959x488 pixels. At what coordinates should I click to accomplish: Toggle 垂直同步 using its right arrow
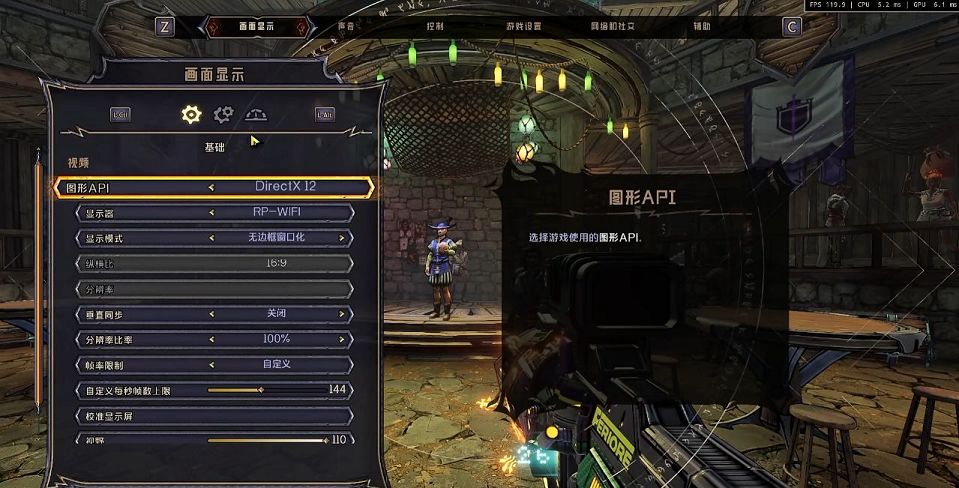(x=341, y=314)
